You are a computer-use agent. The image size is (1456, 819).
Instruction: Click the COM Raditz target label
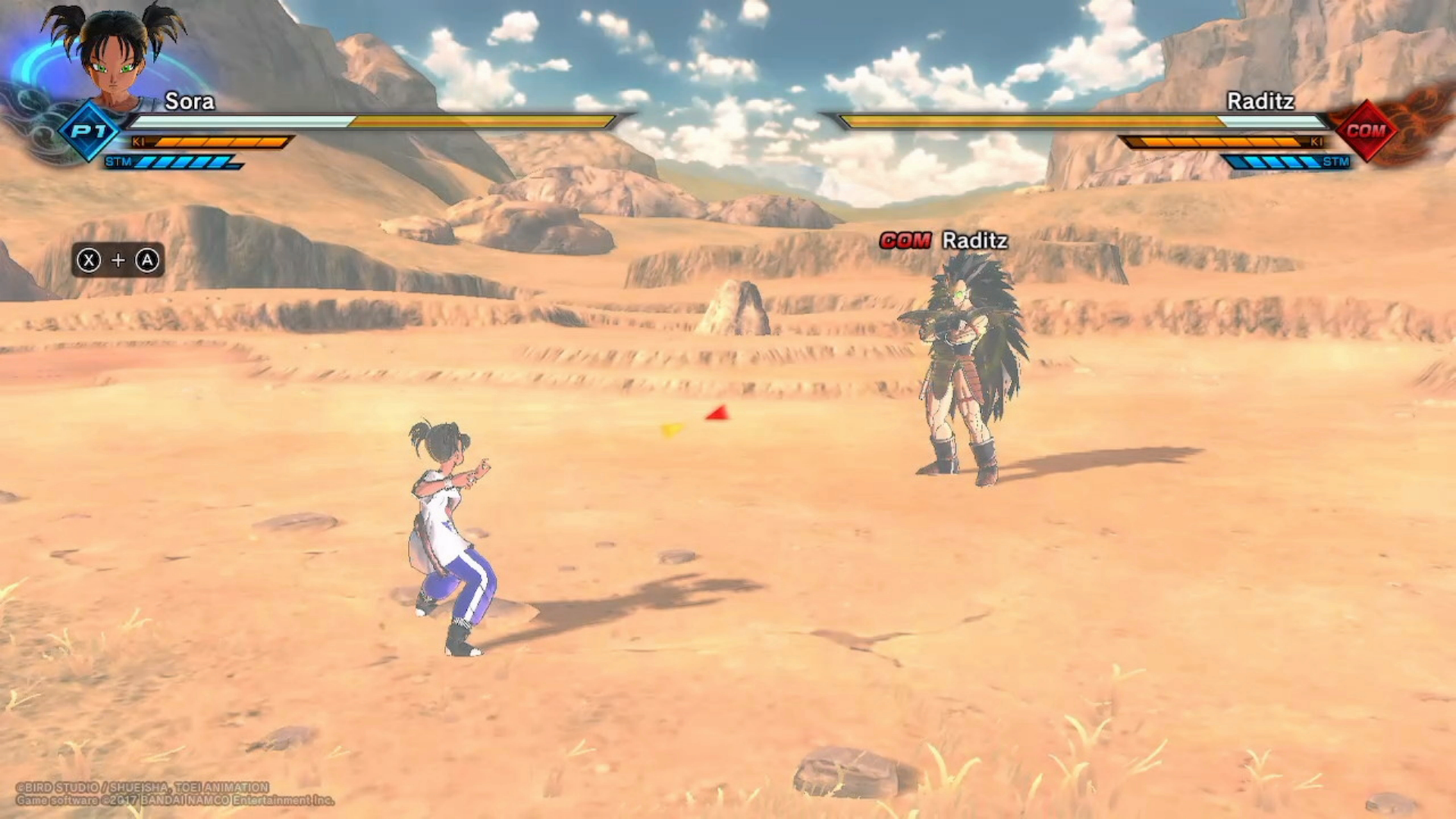tap(943, 240)
